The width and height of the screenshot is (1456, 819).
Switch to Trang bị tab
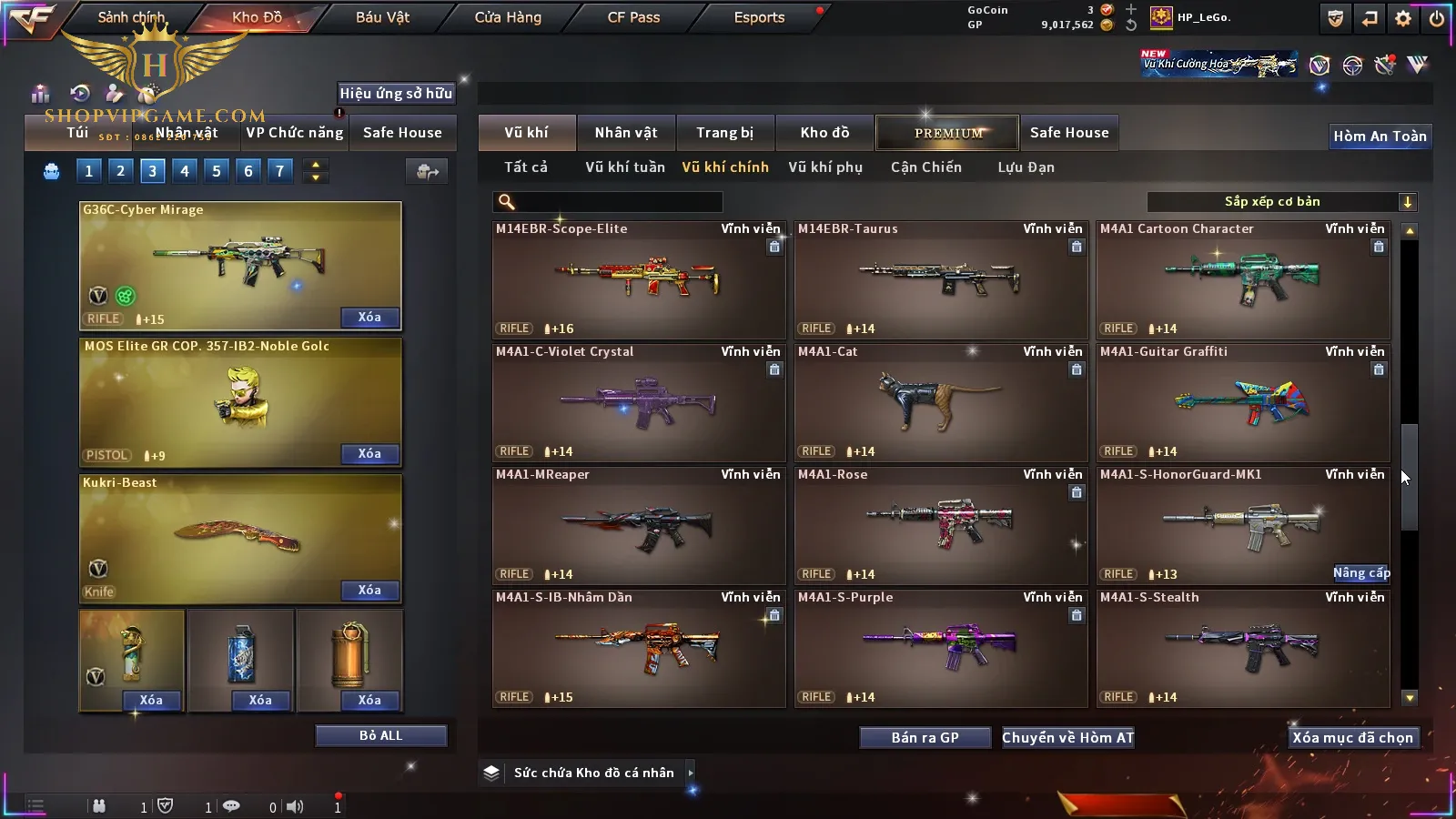tap(724, 133)
